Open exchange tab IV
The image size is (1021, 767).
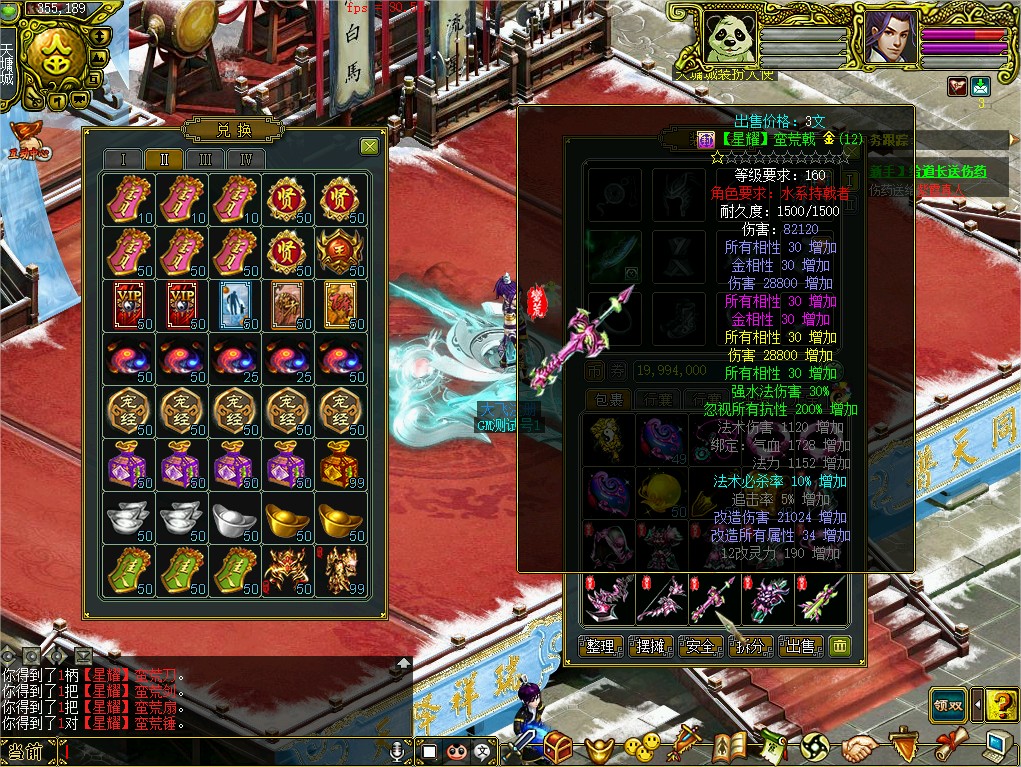pyautogui.click(x=246, y=159)
